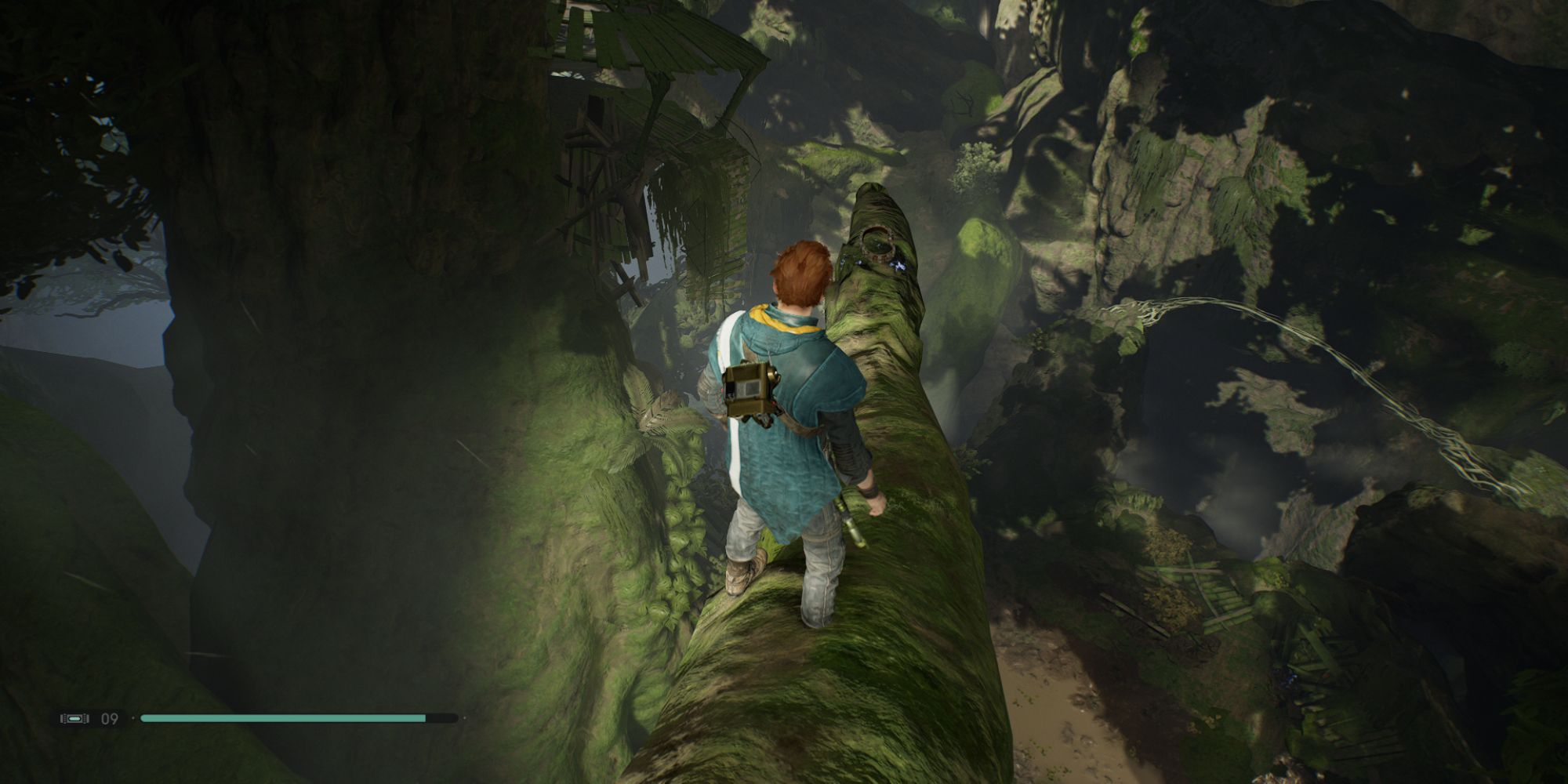Select the stim count label showing 09

coord(110,718)
